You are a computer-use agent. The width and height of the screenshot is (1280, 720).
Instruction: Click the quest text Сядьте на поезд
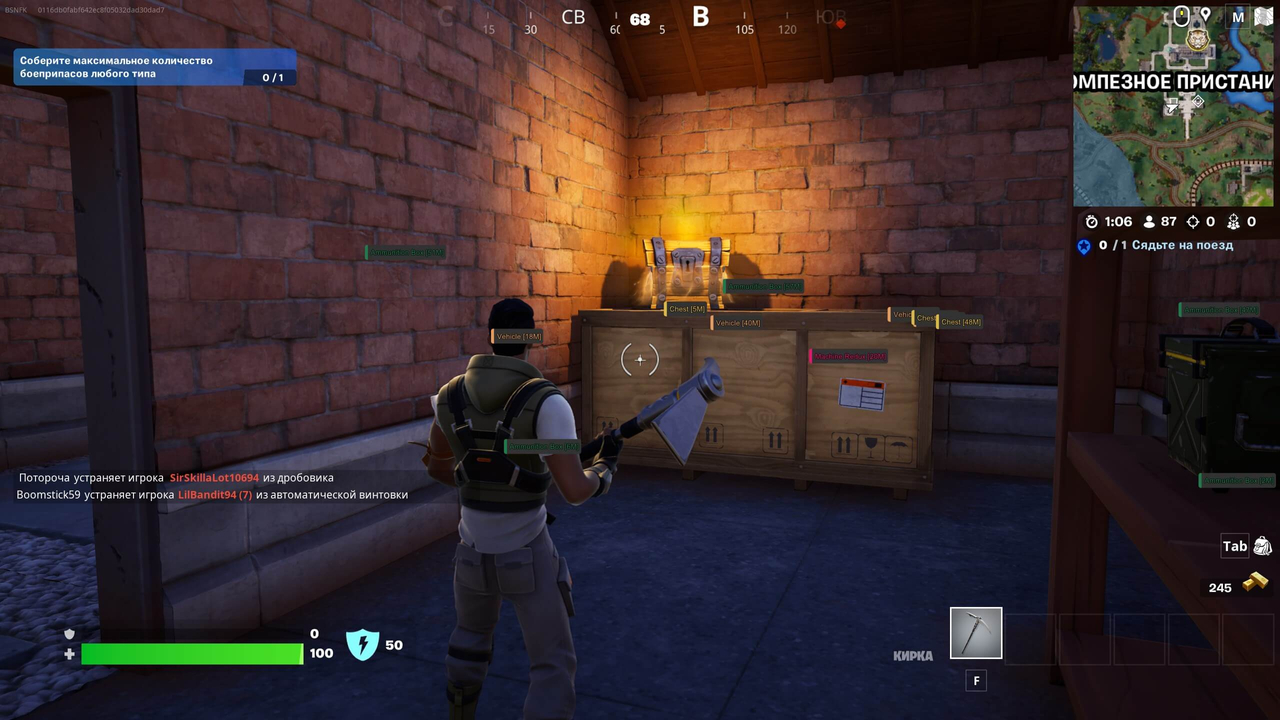click(x=1184, y=245)
